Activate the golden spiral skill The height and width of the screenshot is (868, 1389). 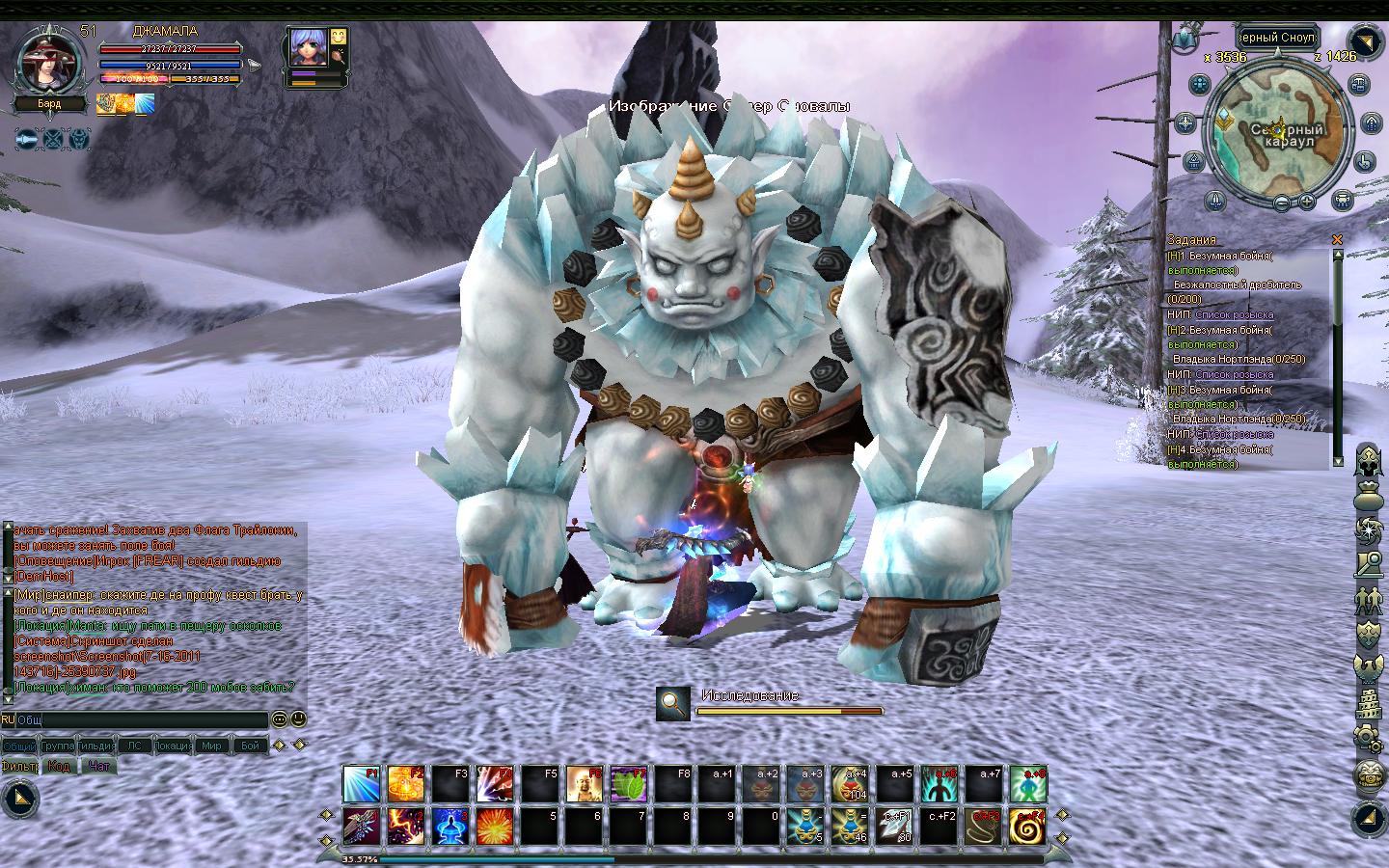[1028, 827]
